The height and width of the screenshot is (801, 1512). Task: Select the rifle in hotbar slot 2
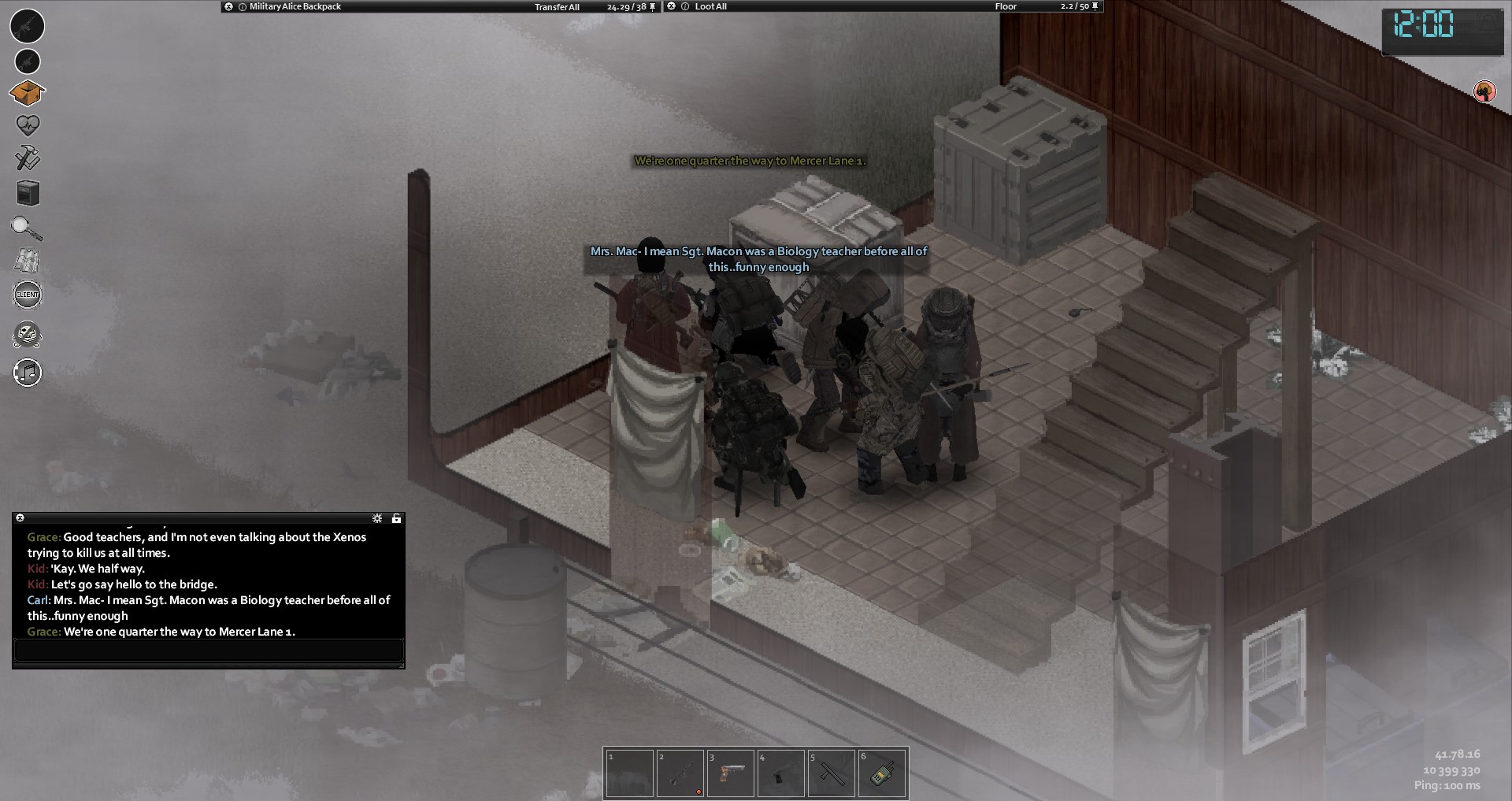pos(680,773)
